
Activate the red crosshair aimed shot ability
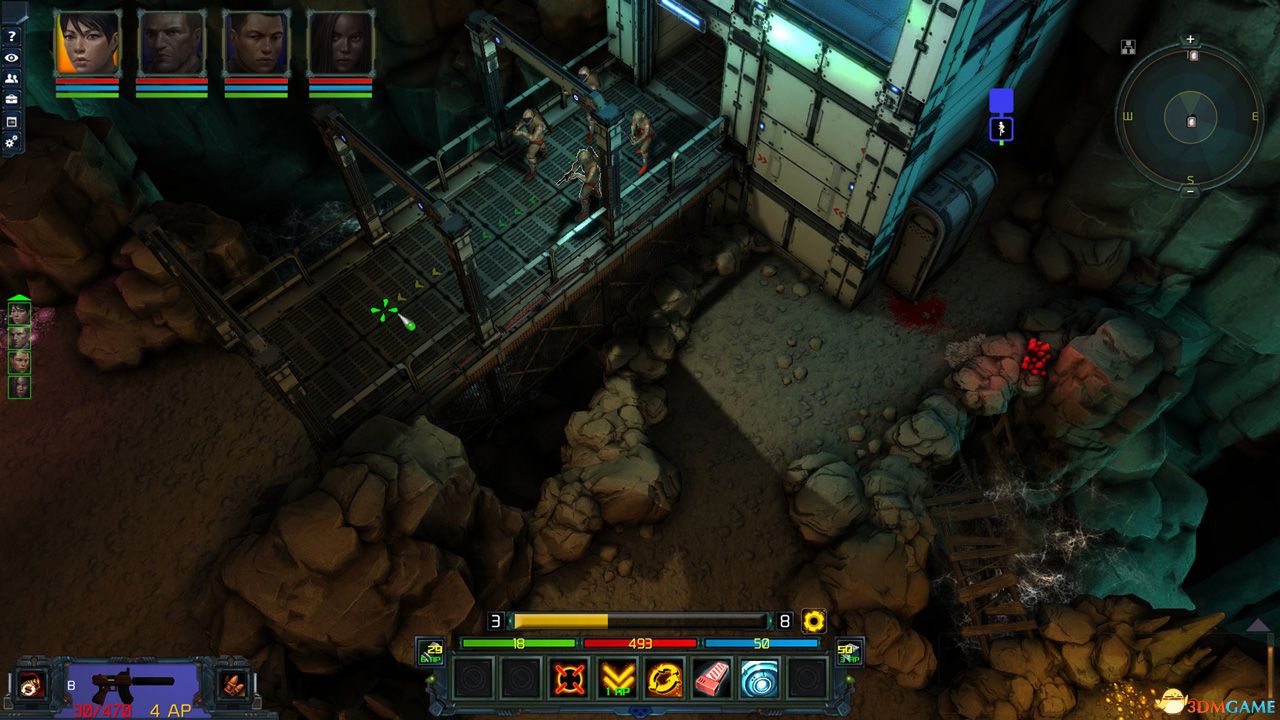[569, 680]
